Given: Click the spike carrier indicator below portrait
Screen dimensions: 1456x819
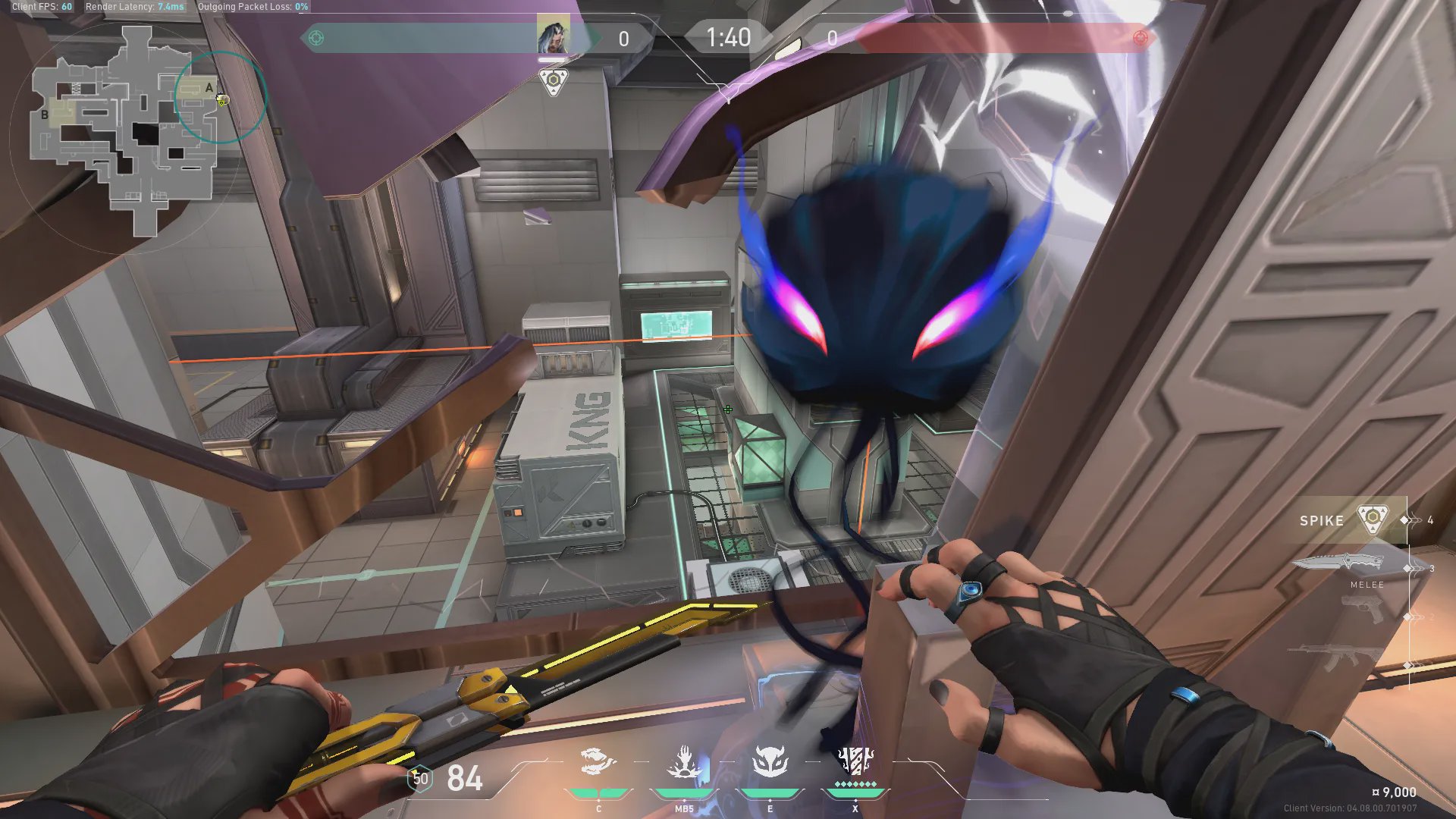Looking at the screenshot, I should (554, 81).
